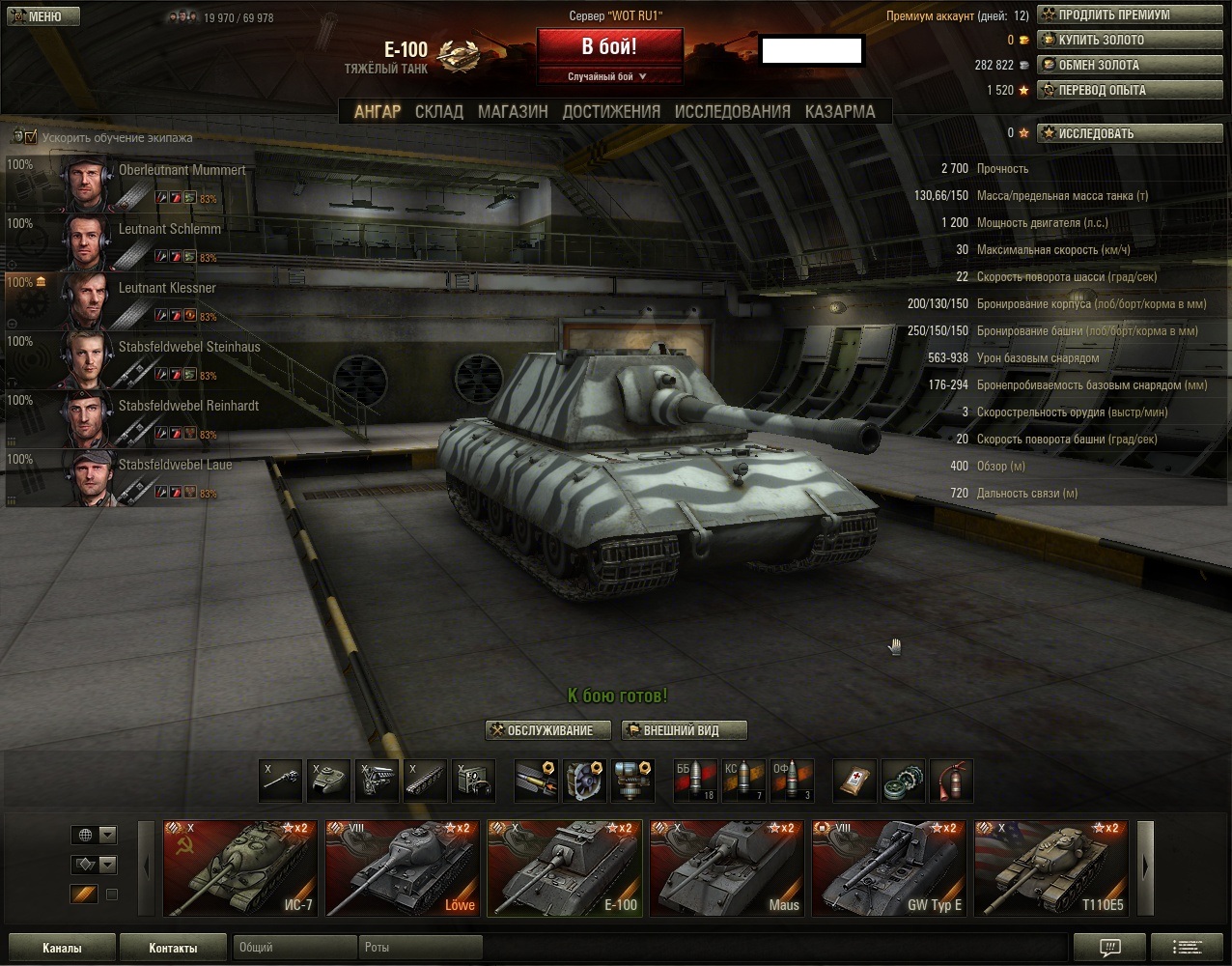
Task: Open the МЕНЮ button
Action: (x=41, y=16)
